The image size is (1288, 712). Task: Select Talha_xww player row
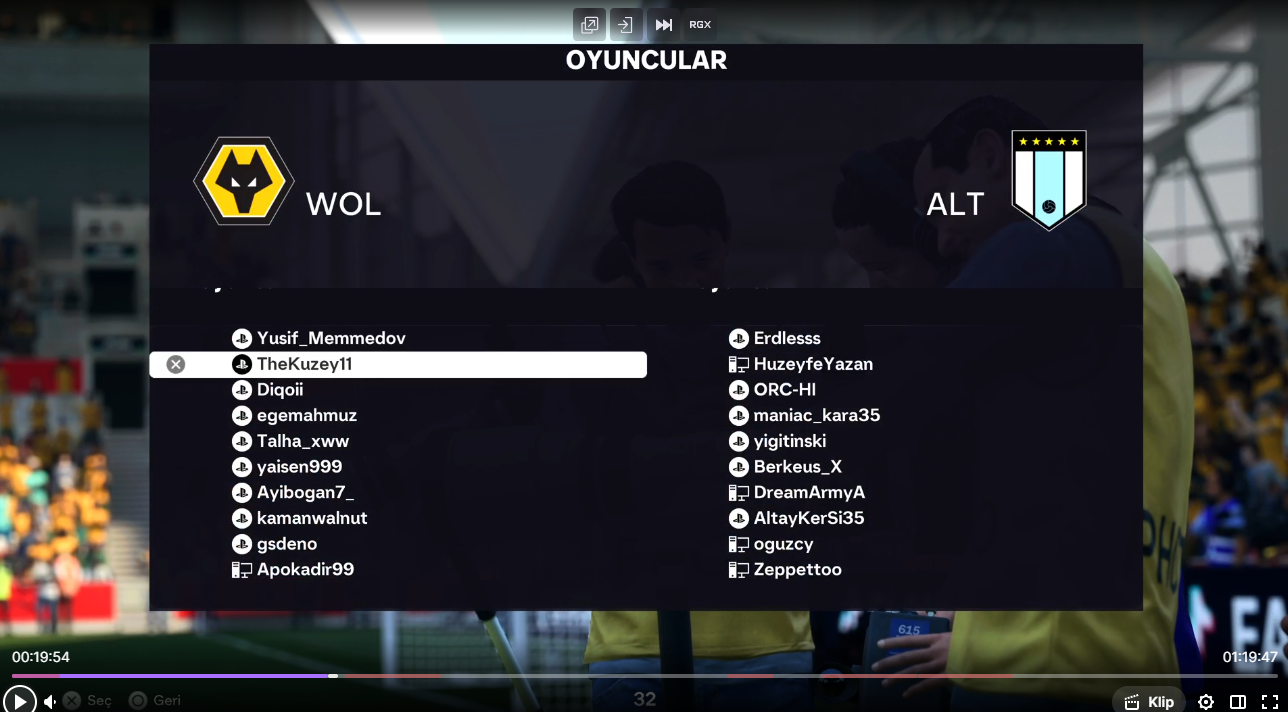(302, 442)
